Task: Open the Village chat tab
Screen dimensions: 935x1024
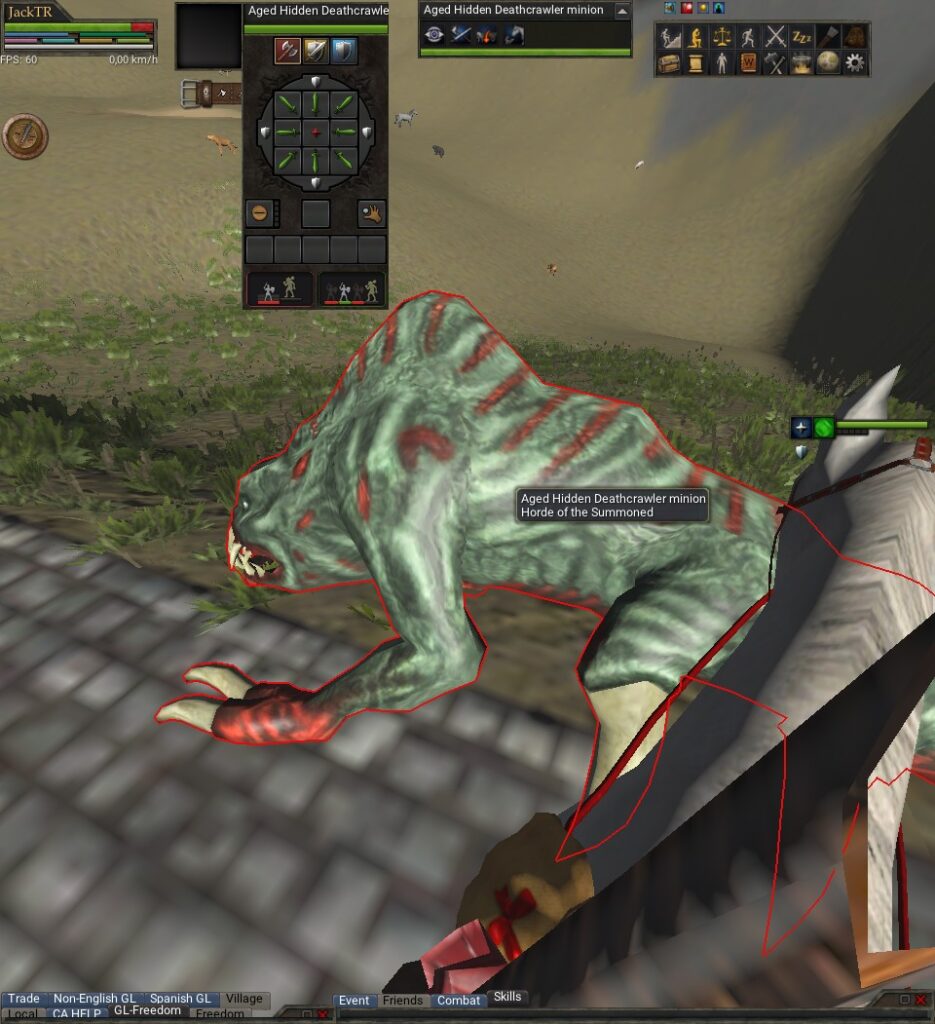Action: coord(244,998)
